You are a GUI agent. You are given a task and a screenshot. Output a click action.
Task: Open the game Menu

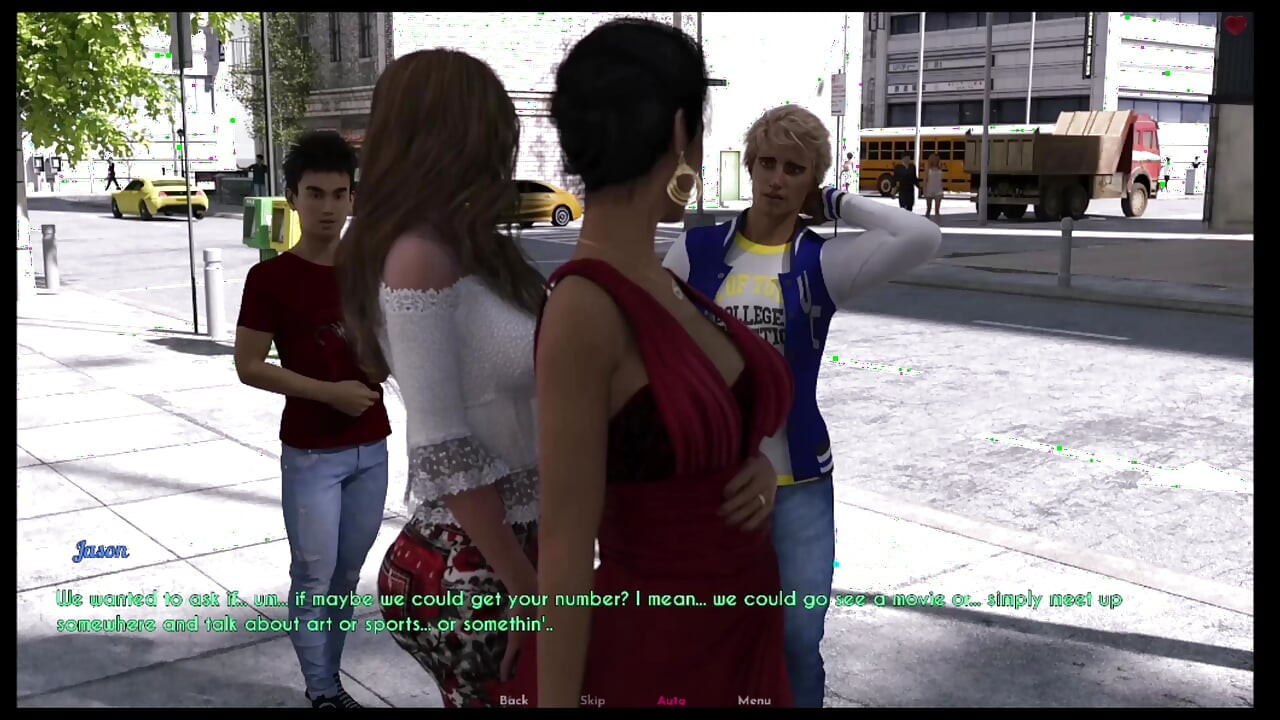point(754,700)
